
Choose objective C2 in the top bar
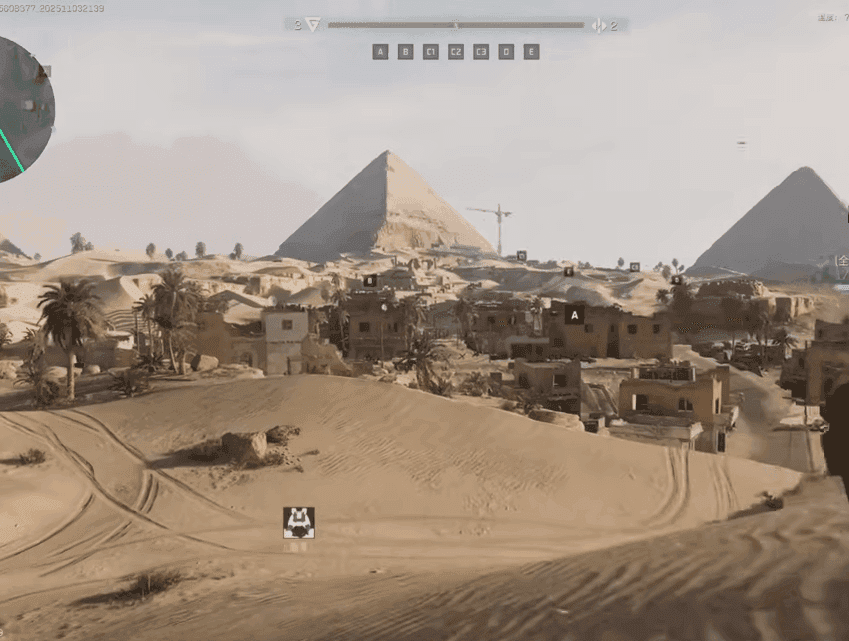click(456, 52)
